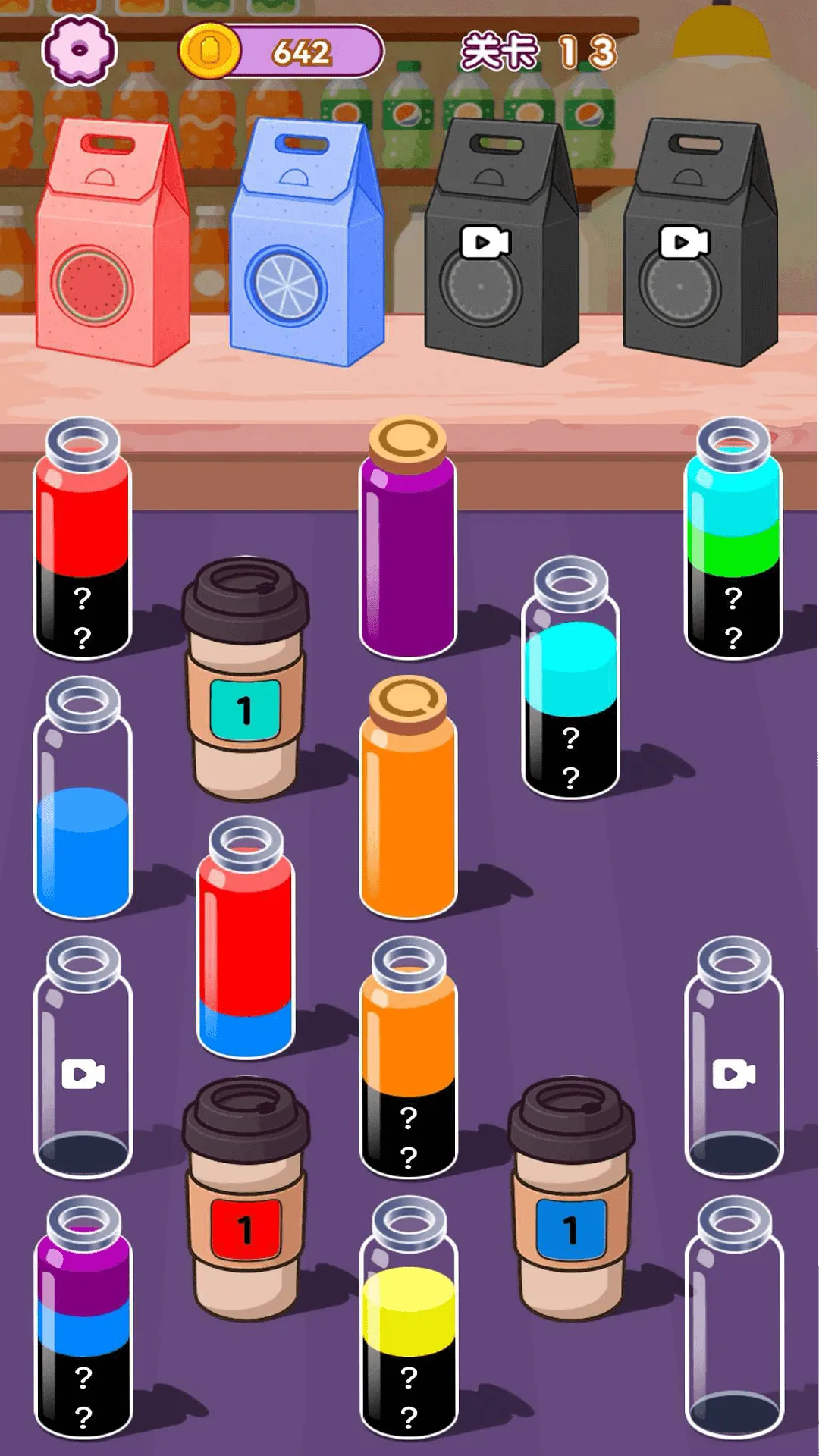Image resolution: width=819 pixels, height=1456 pixels.
Task: Choose the red-over-blue bottle
Action: point(246,940)
